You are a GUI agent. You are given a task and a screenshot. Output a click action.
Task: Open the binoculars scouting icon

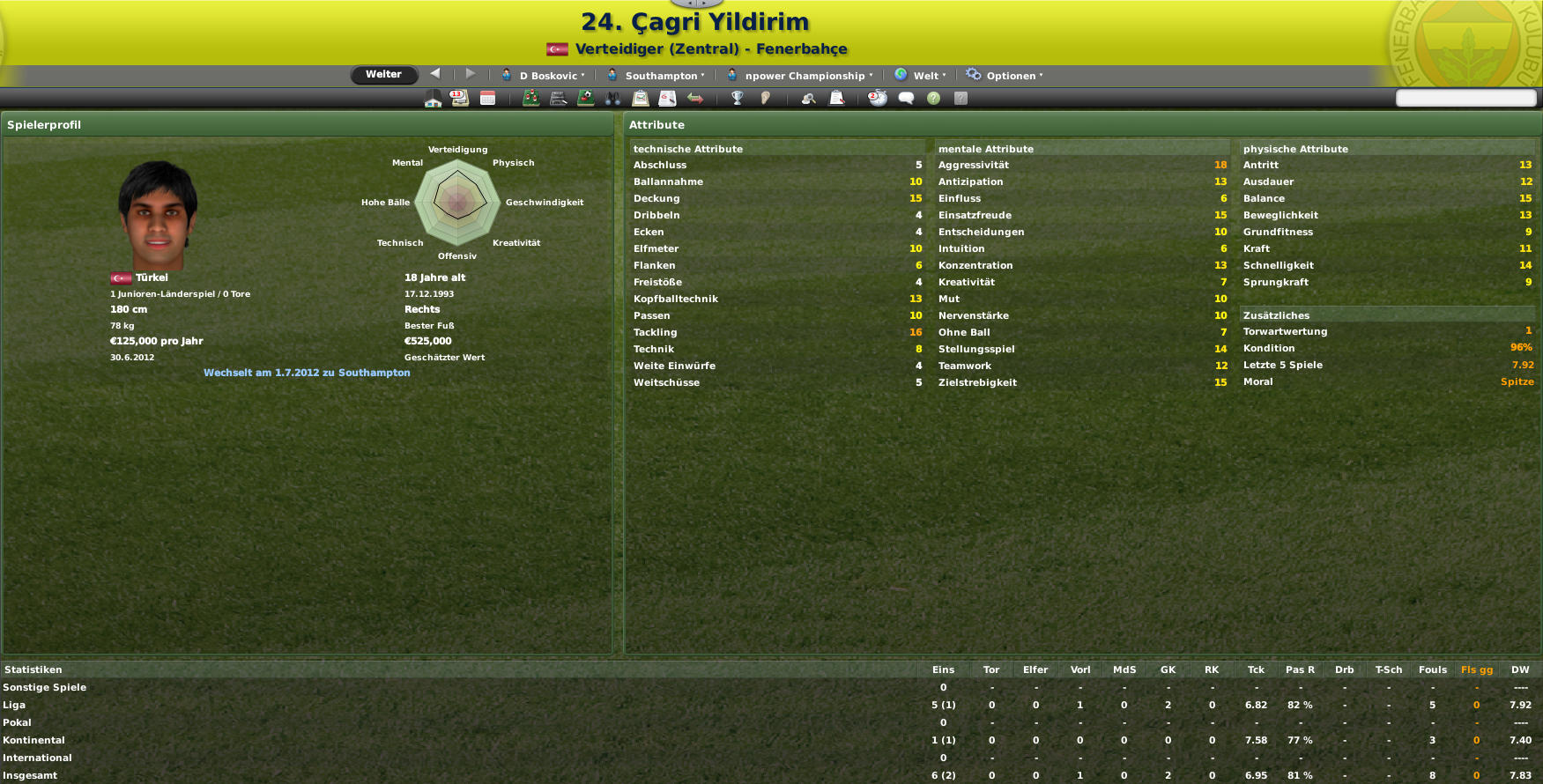[613, 99]
